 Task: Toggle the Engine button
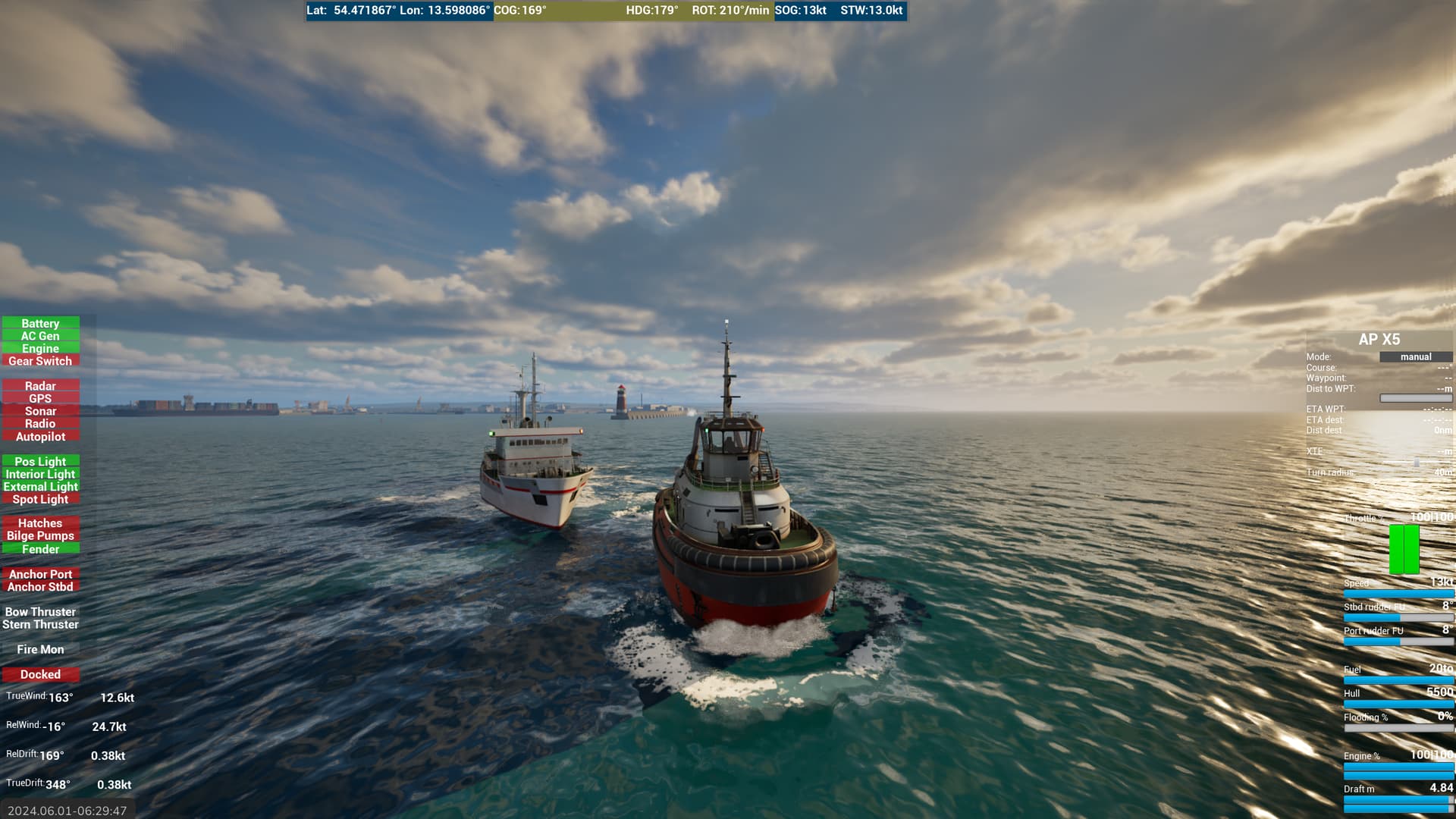click(40, 349)
